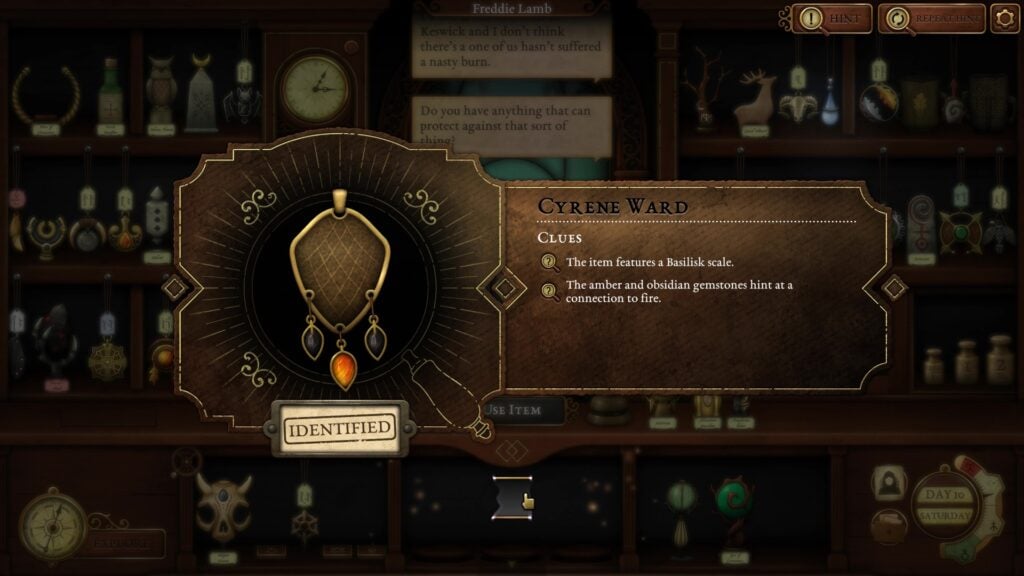Select the Identified stamp label
Viewport: 1024px width, 576px height.
(x=339, y=428)
